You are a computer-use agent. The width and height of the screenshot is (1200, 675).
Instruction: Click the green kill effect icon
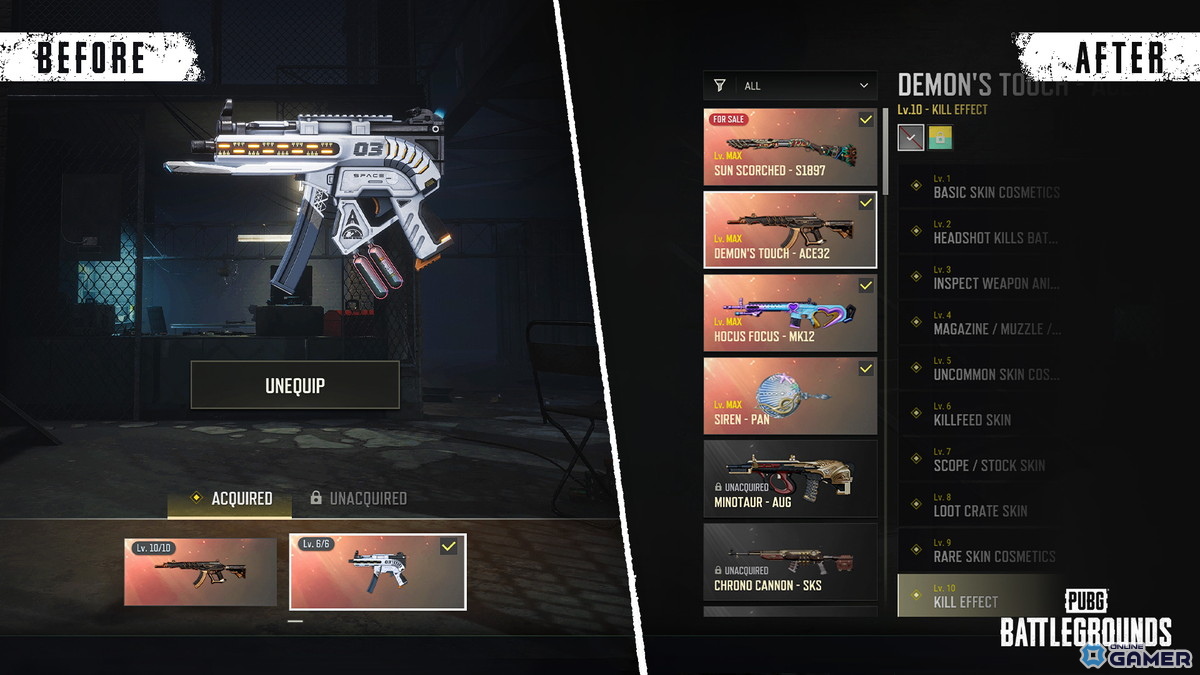(940, 138)
